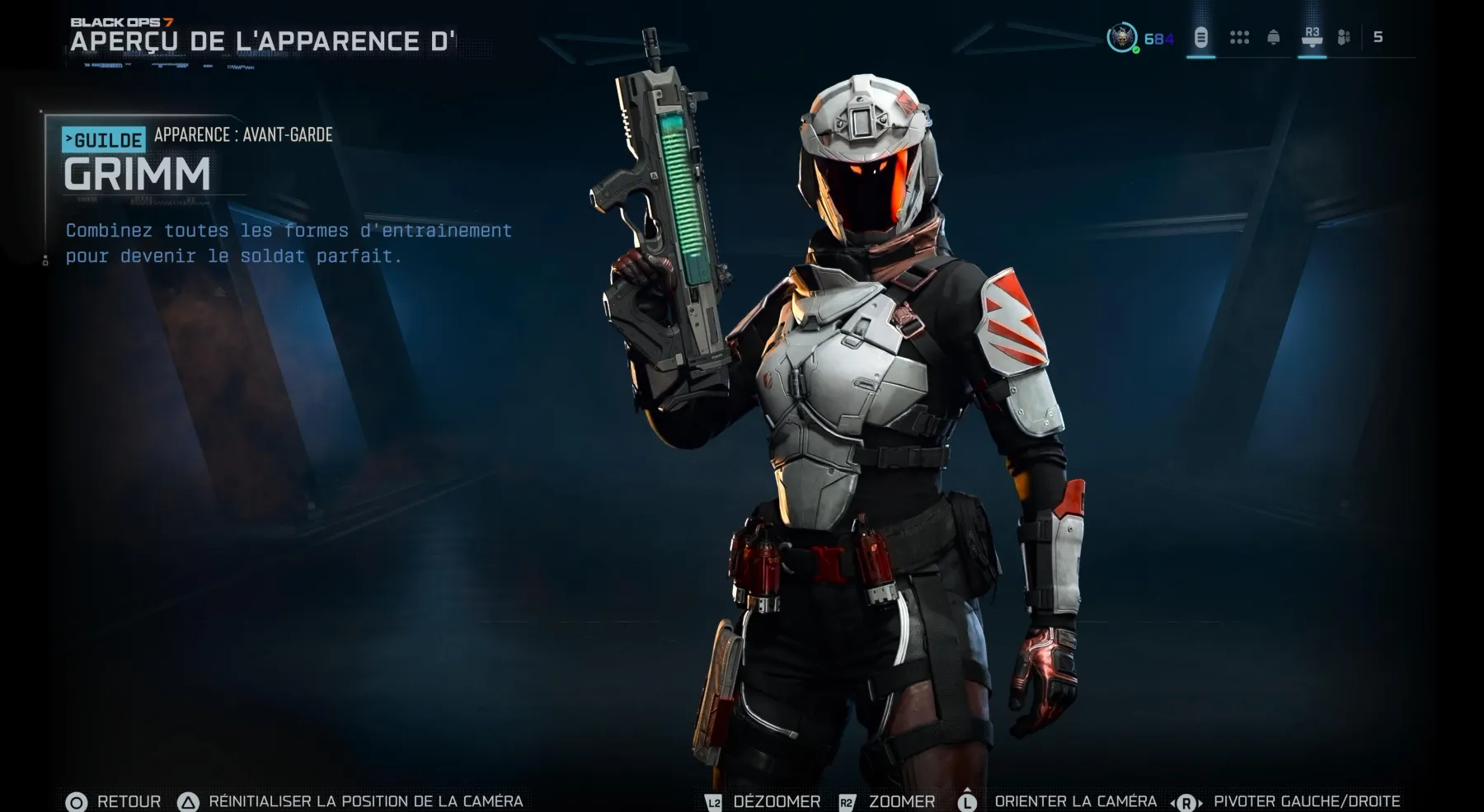The image size is (1484, 812).
Task: Open the player profile skull emblem
Action: tap(1121, 38)
